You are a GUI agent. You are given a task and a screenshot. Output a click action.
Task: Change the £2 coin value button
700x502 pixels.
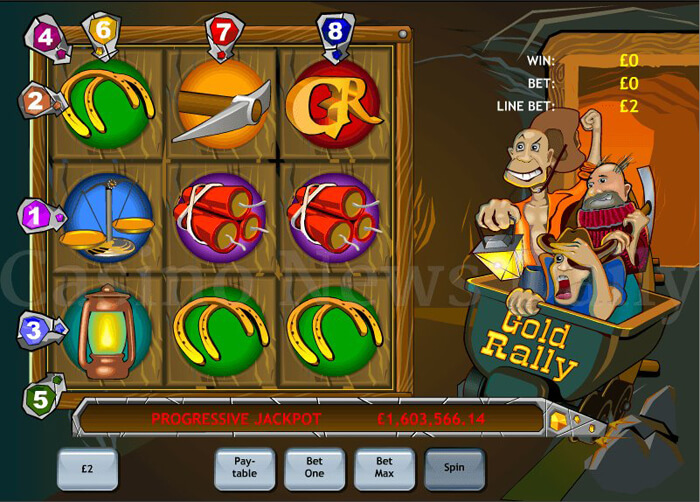(x=87, y=467)
